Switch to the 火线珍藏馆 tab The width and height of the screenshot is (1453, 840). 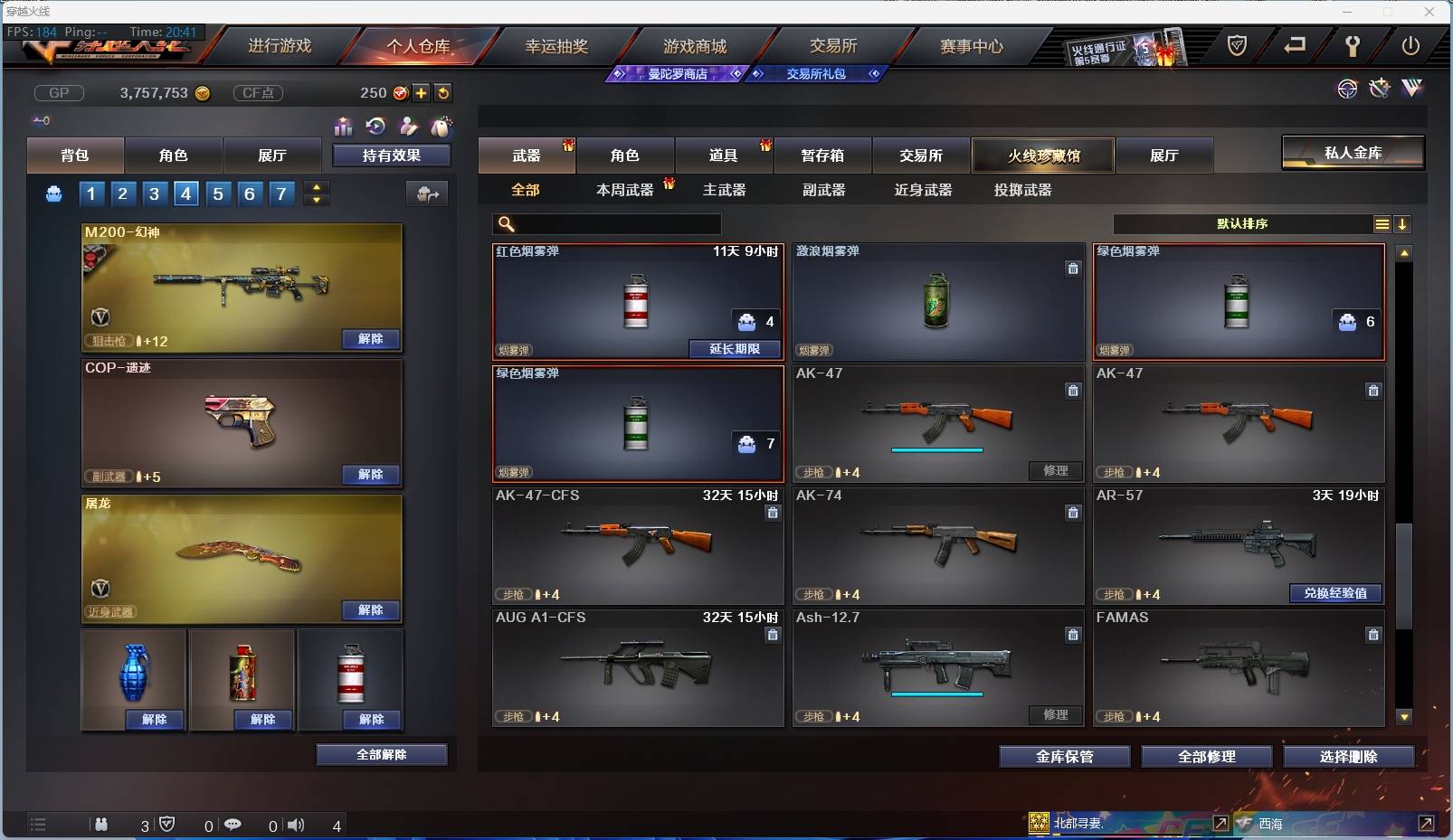click(1045, 155)
